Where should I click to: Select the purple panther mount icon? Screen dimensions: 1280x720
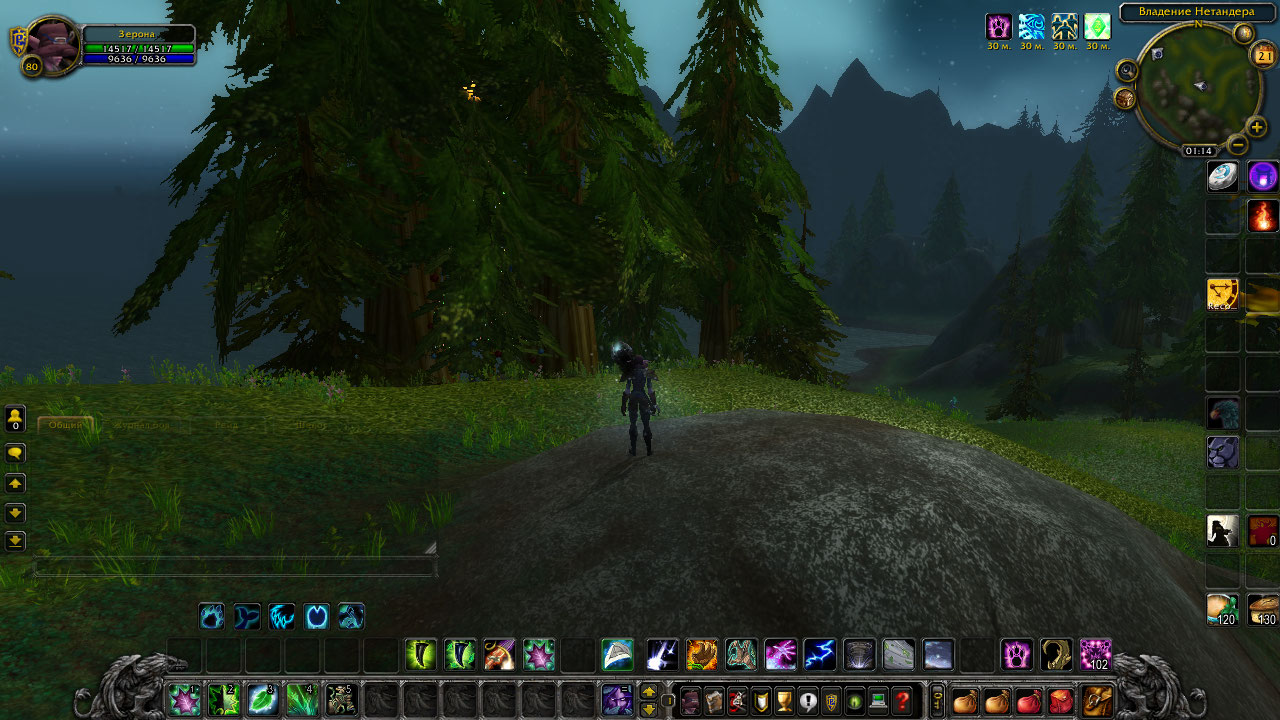pyautogui.click(x=1223, y=452)
